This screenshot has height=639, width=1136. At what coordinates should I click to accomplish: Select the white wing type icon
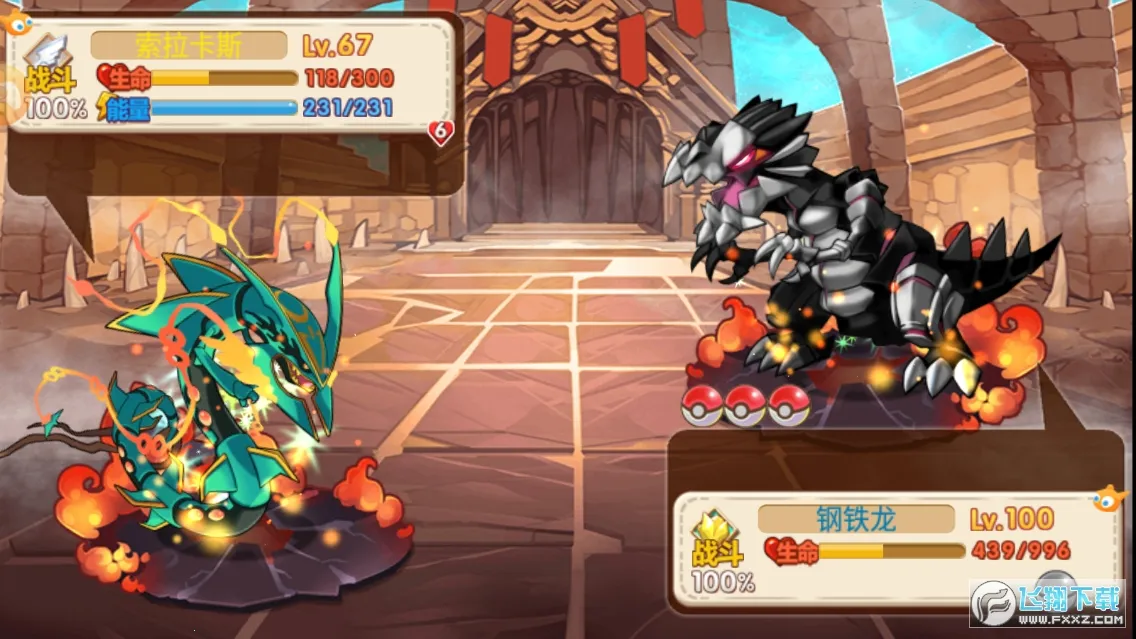coord(50,51)
